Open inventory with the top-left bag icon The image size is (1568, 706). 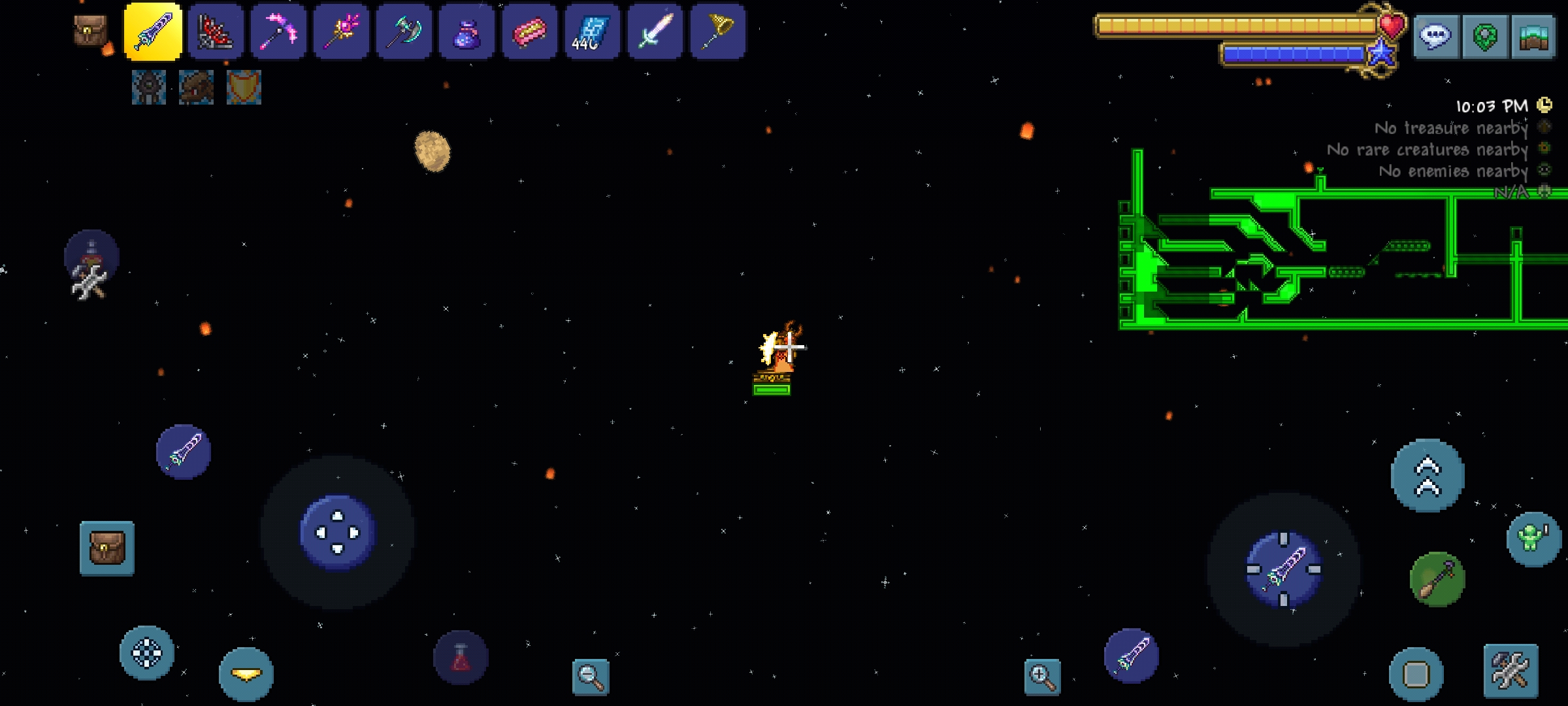pos(90,30)
